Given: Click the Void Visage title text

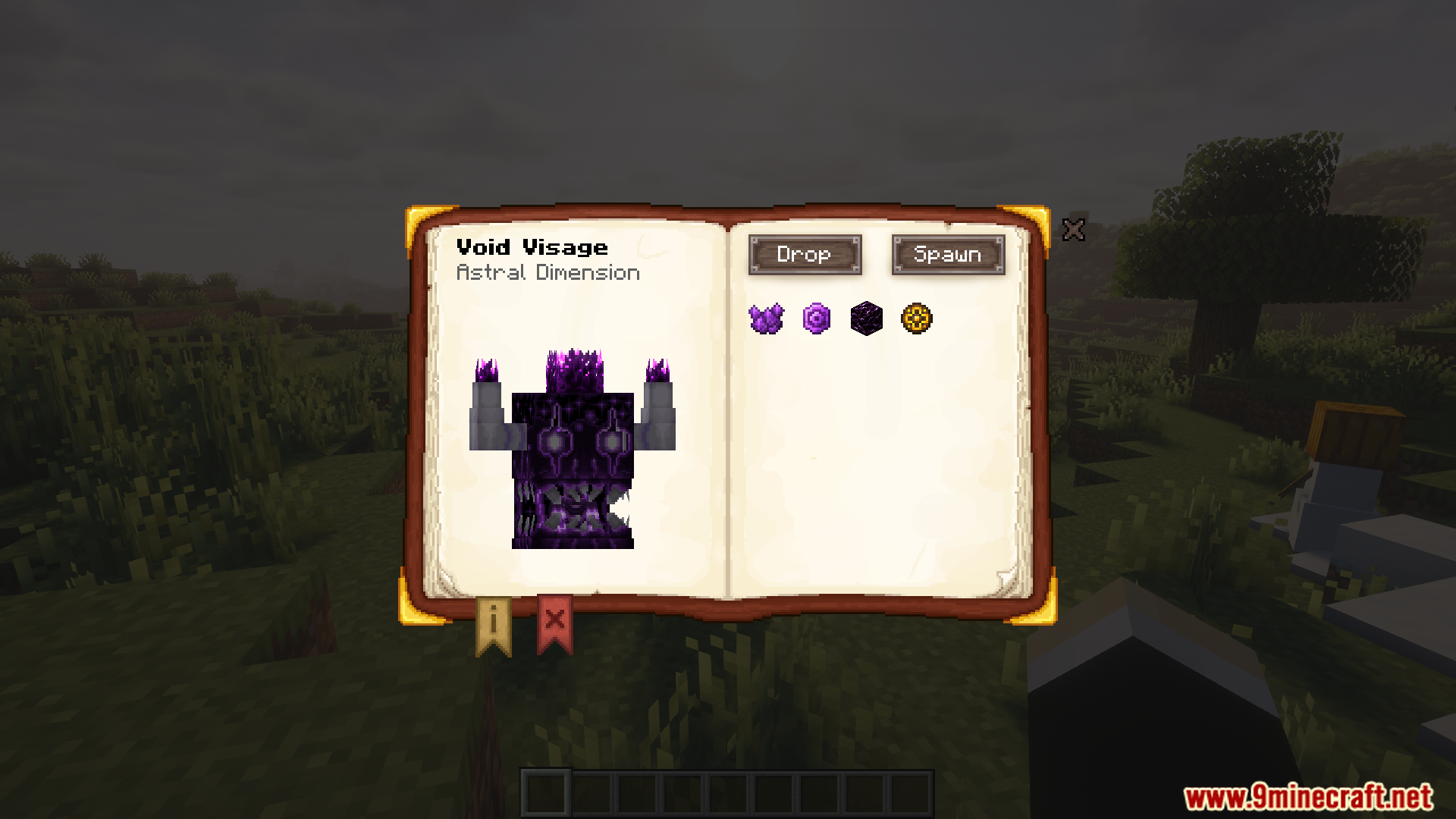Looking at the screenshot, I should coord(533,247).
